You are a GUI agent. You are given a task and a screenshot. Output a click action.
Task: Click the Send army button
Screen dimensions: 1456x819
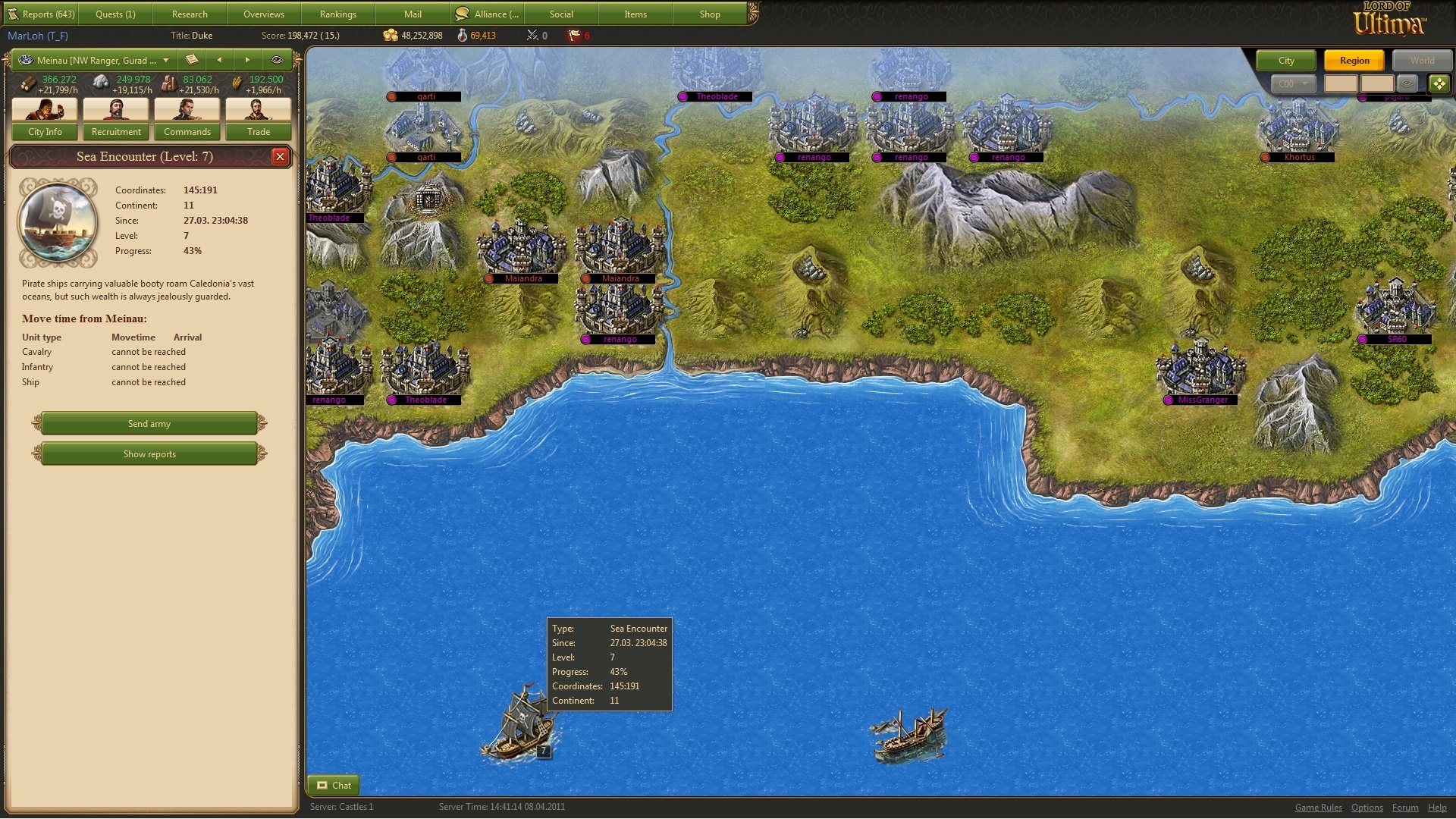tap(149, 423)
